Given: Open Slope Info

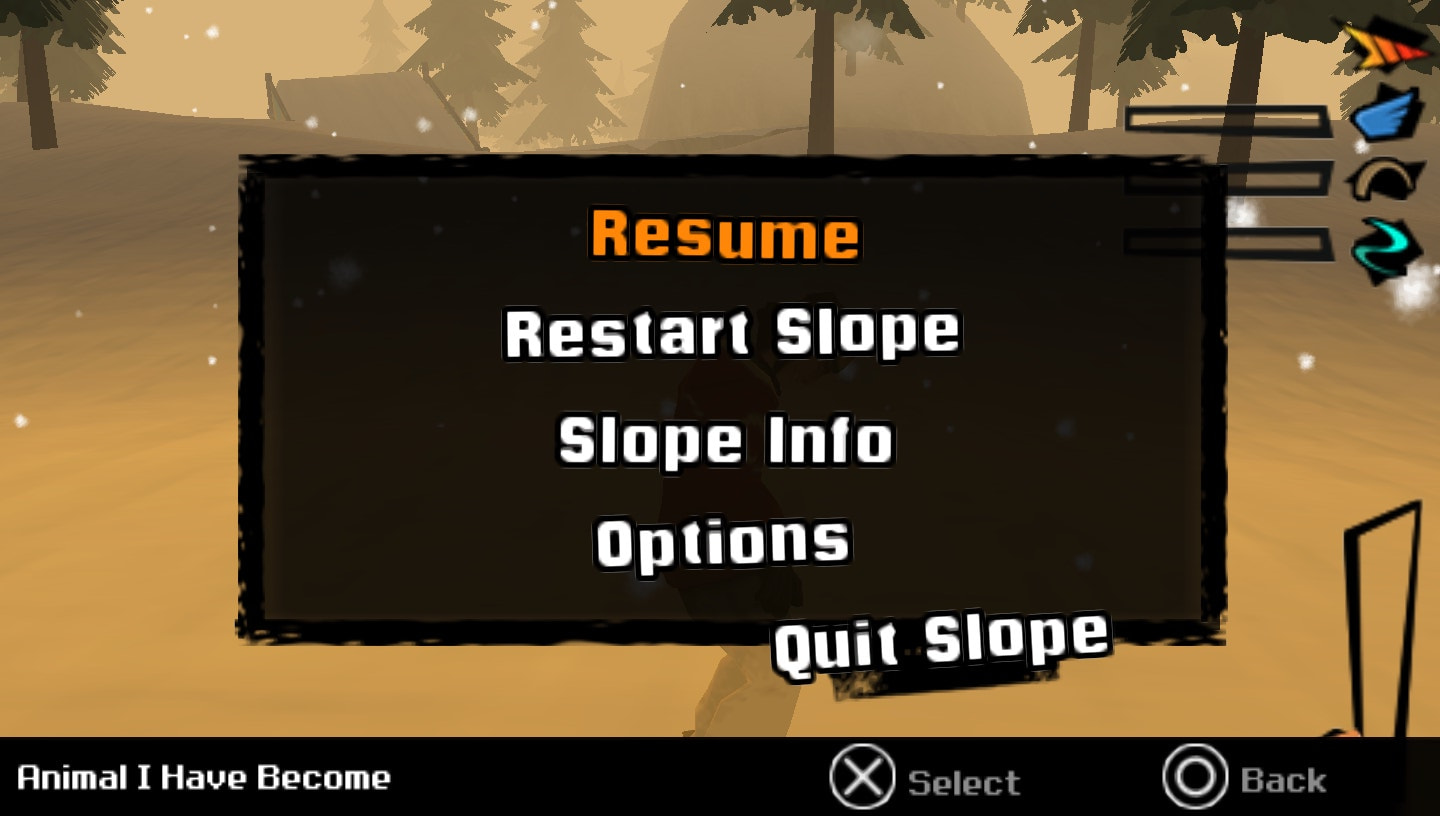Looking at the screenshot, I should tap(727, 440).
